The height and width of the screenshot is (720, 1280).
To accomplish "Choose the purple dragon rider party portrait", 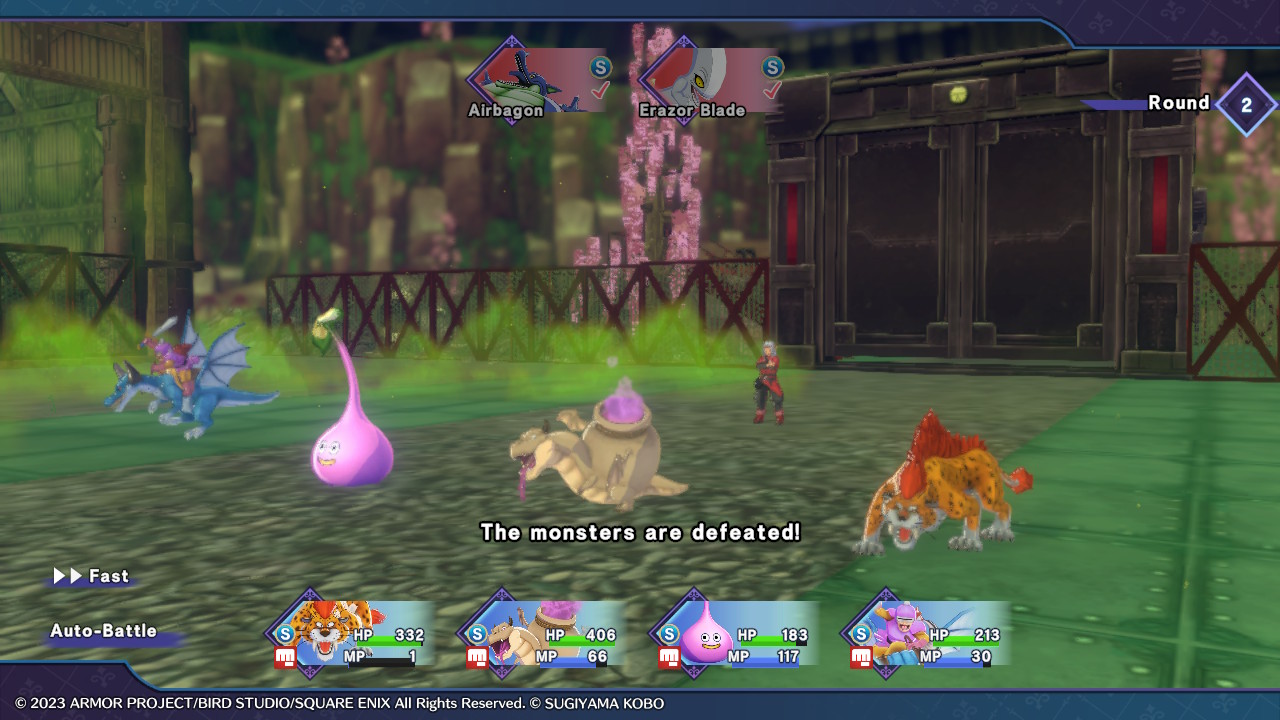I will click(x=926, y=633).
